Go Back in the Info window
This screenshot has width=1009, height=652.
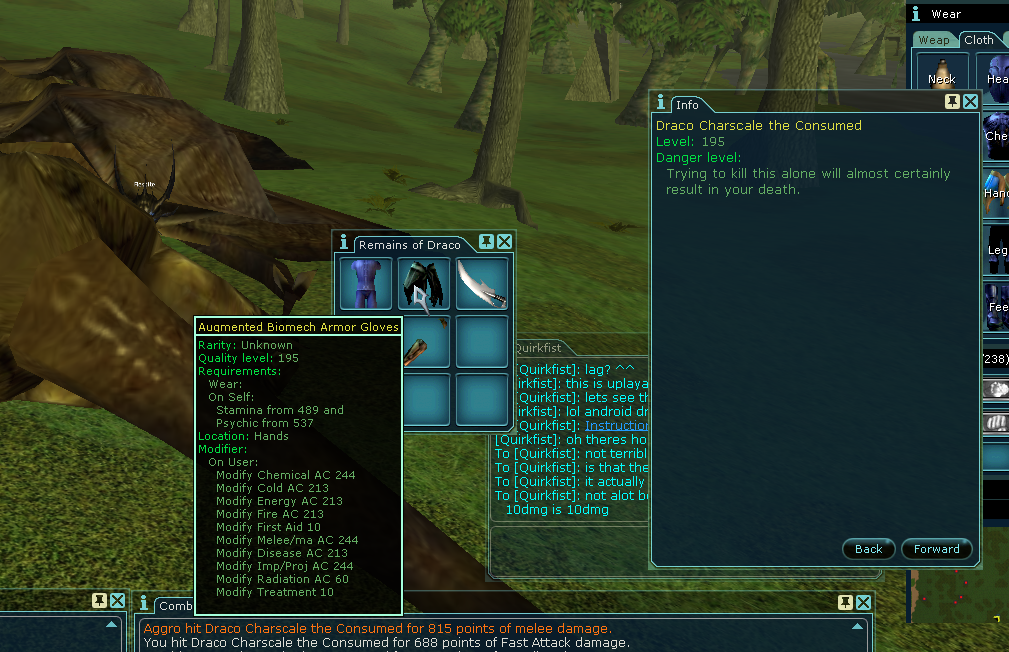(868, 549)
